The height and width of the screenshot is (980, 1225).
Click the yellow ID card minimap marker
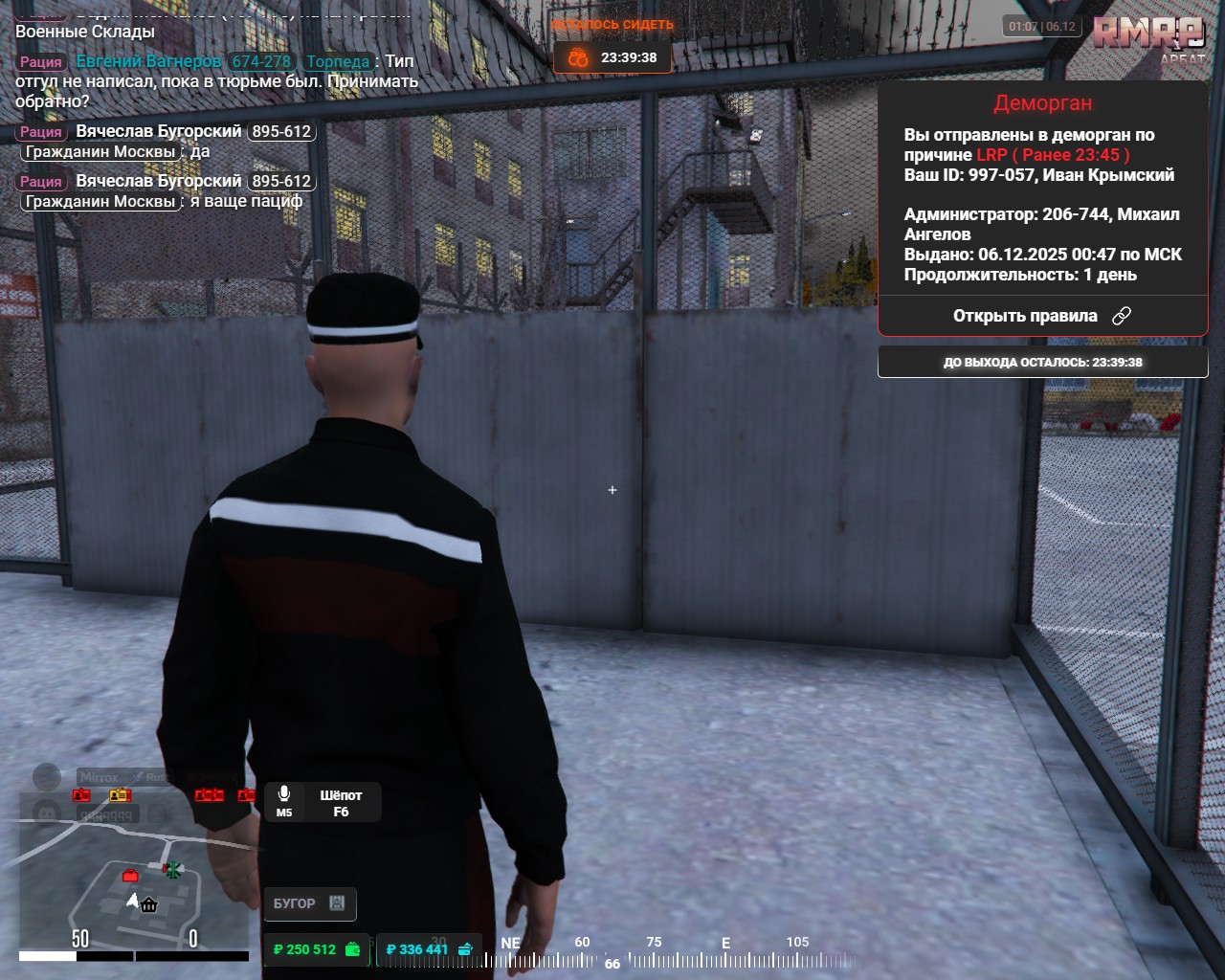pos(119,795)
